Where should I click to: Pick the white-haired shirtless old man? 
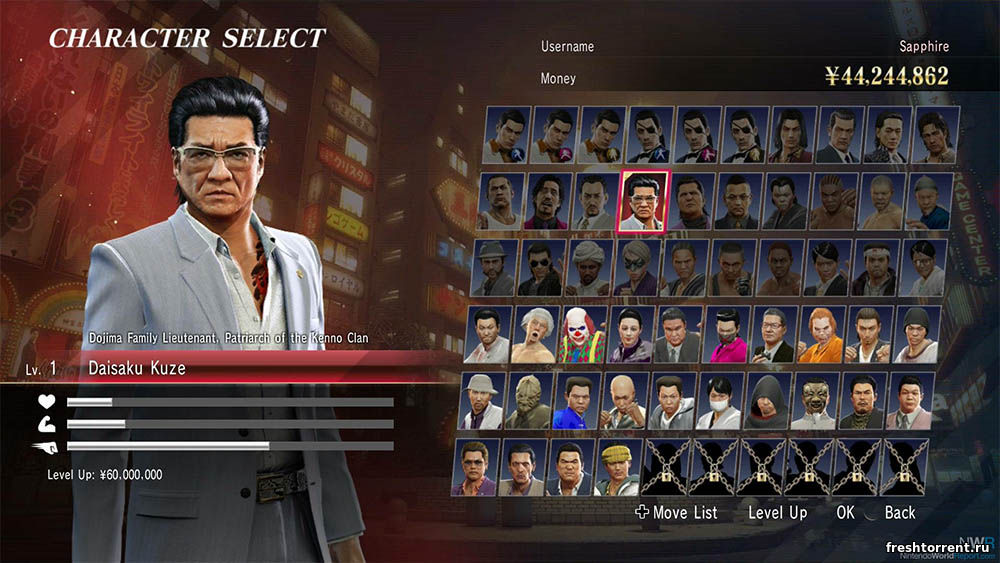click(536, 335)
